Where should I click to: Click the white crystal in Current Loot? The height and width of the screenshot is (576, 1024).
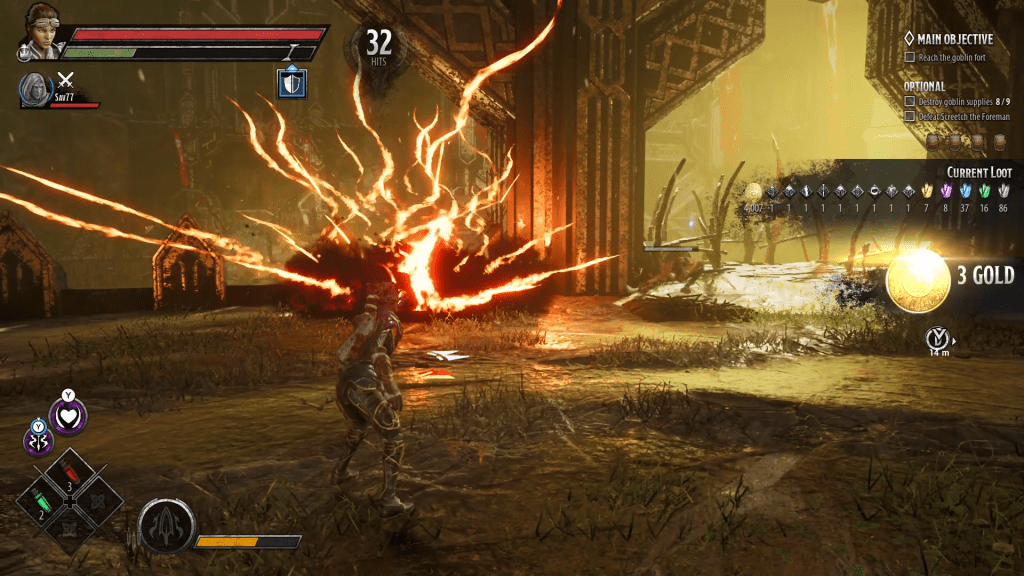coord(1003,191)
